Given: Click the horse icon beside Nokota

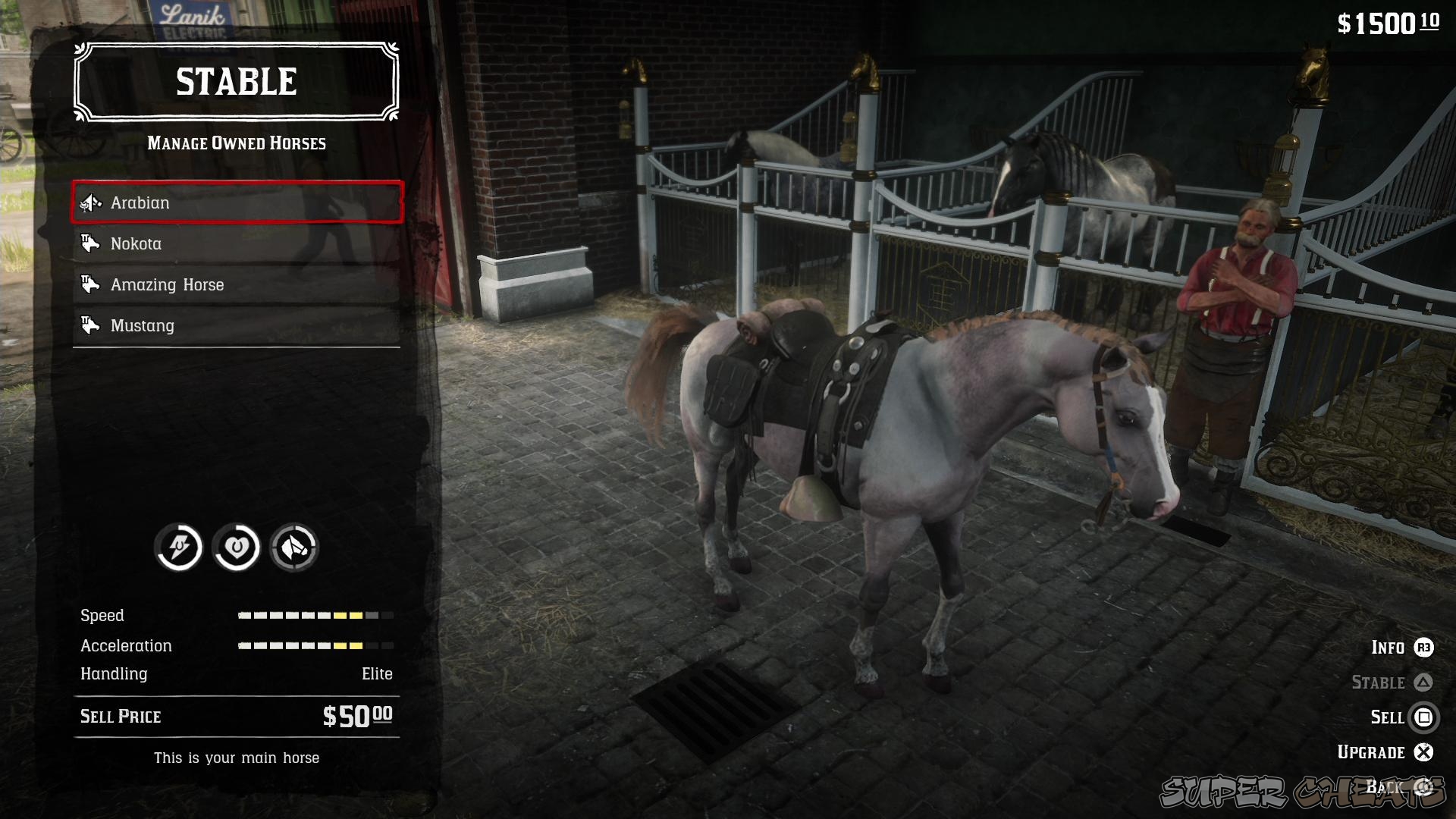Looking at the screenshot, I should click(x=90, y=243).
